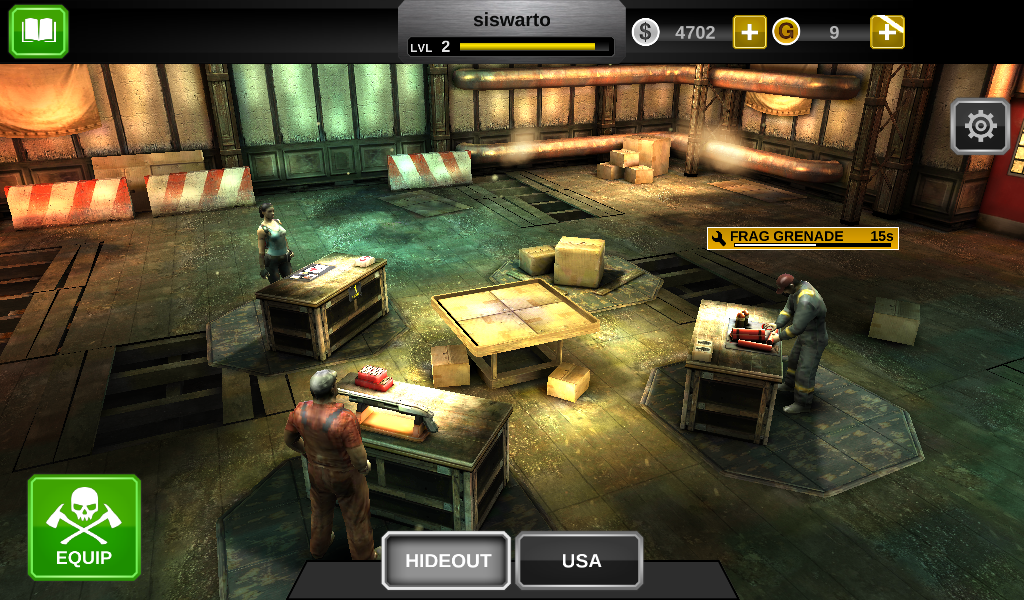Screen dimensions: 1024x600
Task: Switch to the Hideout tab
Action: [x=447, y=560]
